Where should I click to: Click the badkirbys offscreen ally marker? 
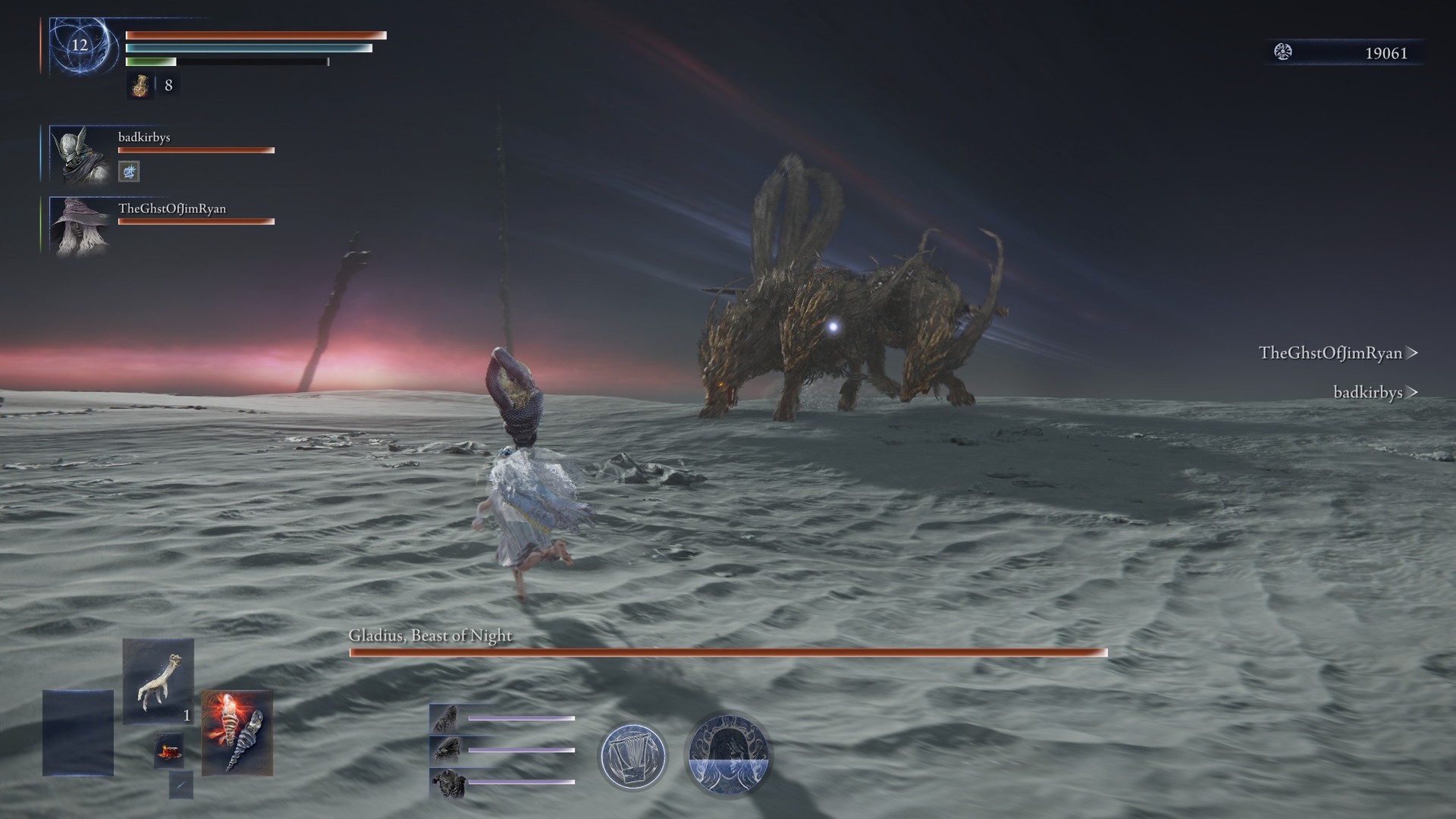pyautogui.click(x=1375, y=392)
